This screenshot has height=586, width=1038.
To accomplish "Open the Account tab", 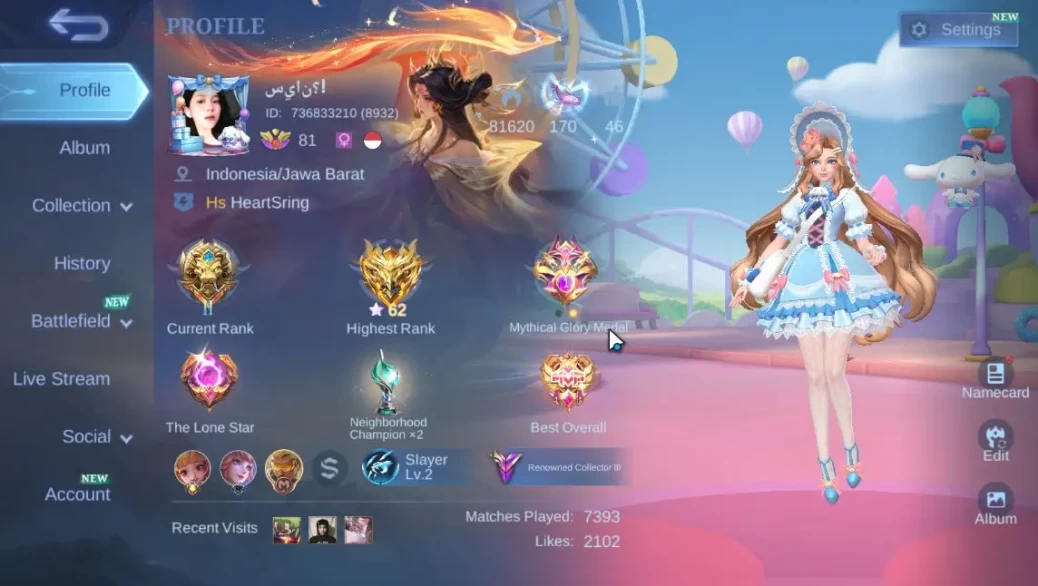I will tap(77, 494).
